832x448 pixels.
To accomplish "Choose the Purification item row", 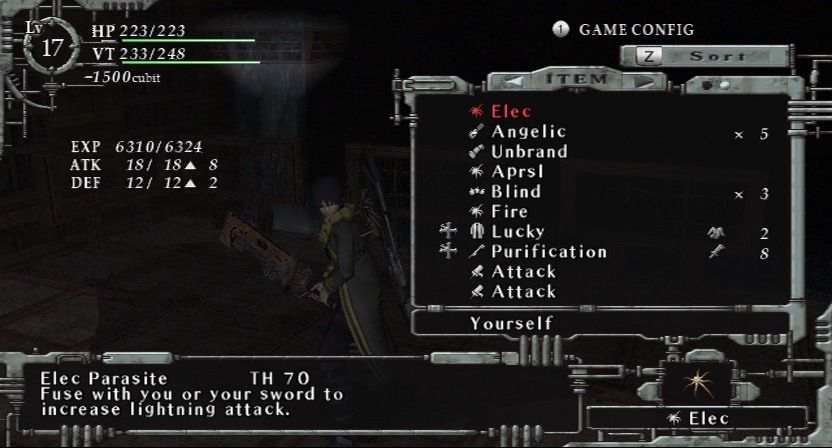I will (548, 252).
